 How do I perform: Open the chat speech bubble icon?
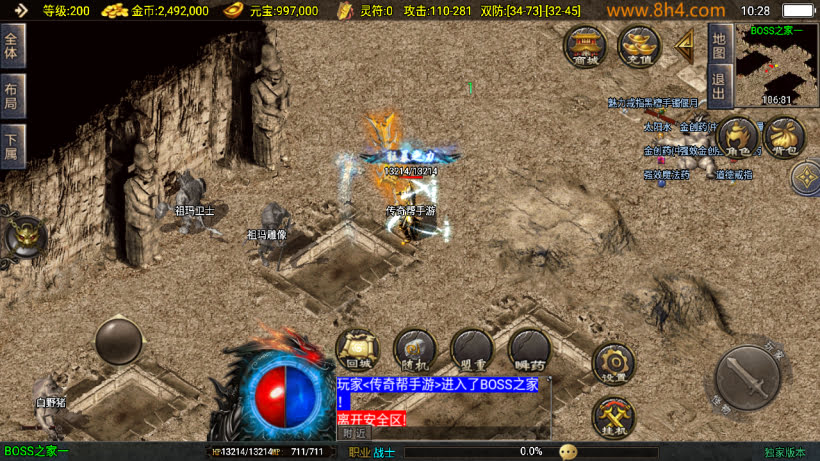click(x=568, y=452)
